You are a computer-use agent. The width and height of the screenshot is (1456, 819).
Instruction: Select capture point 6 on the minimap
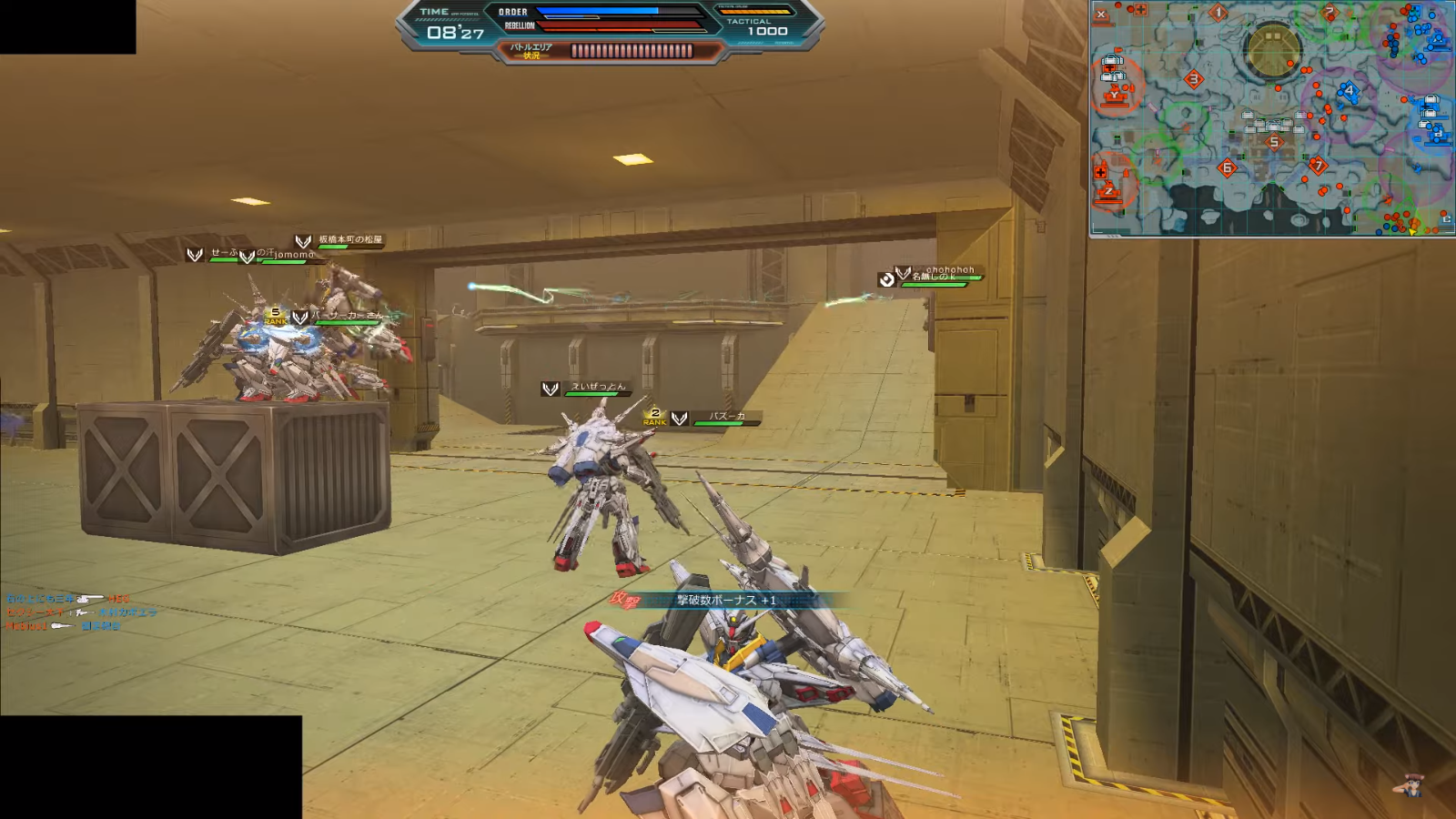tap(1227, 167)
